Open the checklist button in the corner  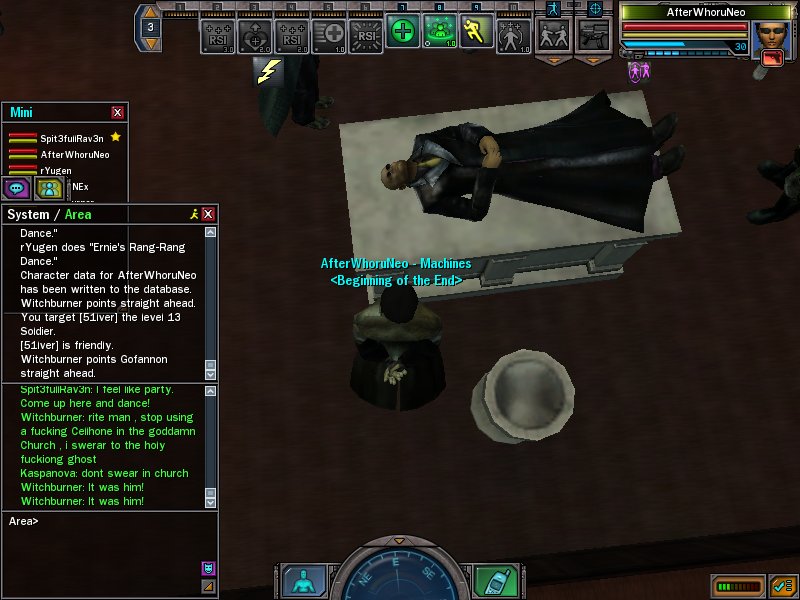[x=783, y=585]
